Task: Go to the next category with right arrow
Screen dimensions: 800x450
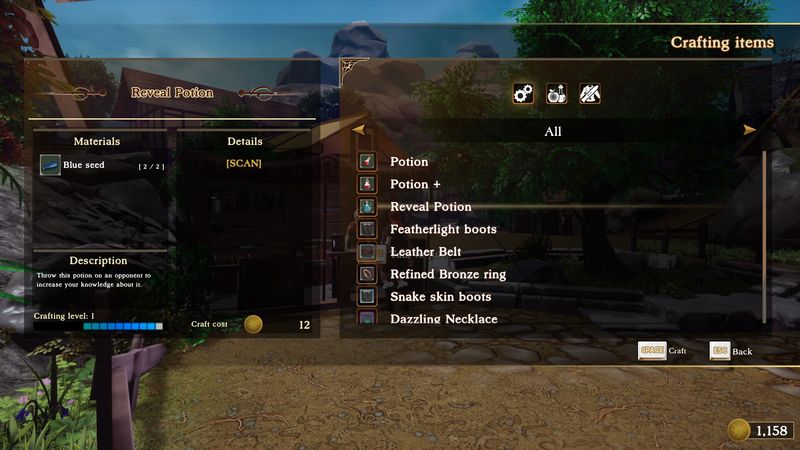Action: click(749, 130)
